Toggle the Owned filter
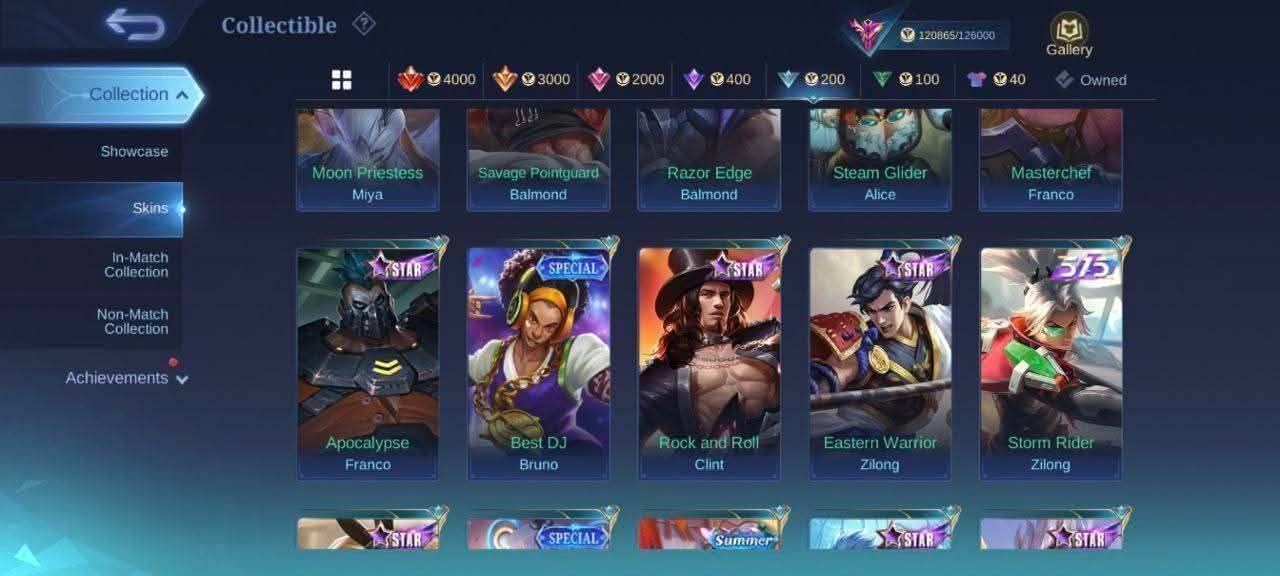Image resolution: width=1280 pixels, height=576 pixels. pyautogui.click(x=1091, y=80)
